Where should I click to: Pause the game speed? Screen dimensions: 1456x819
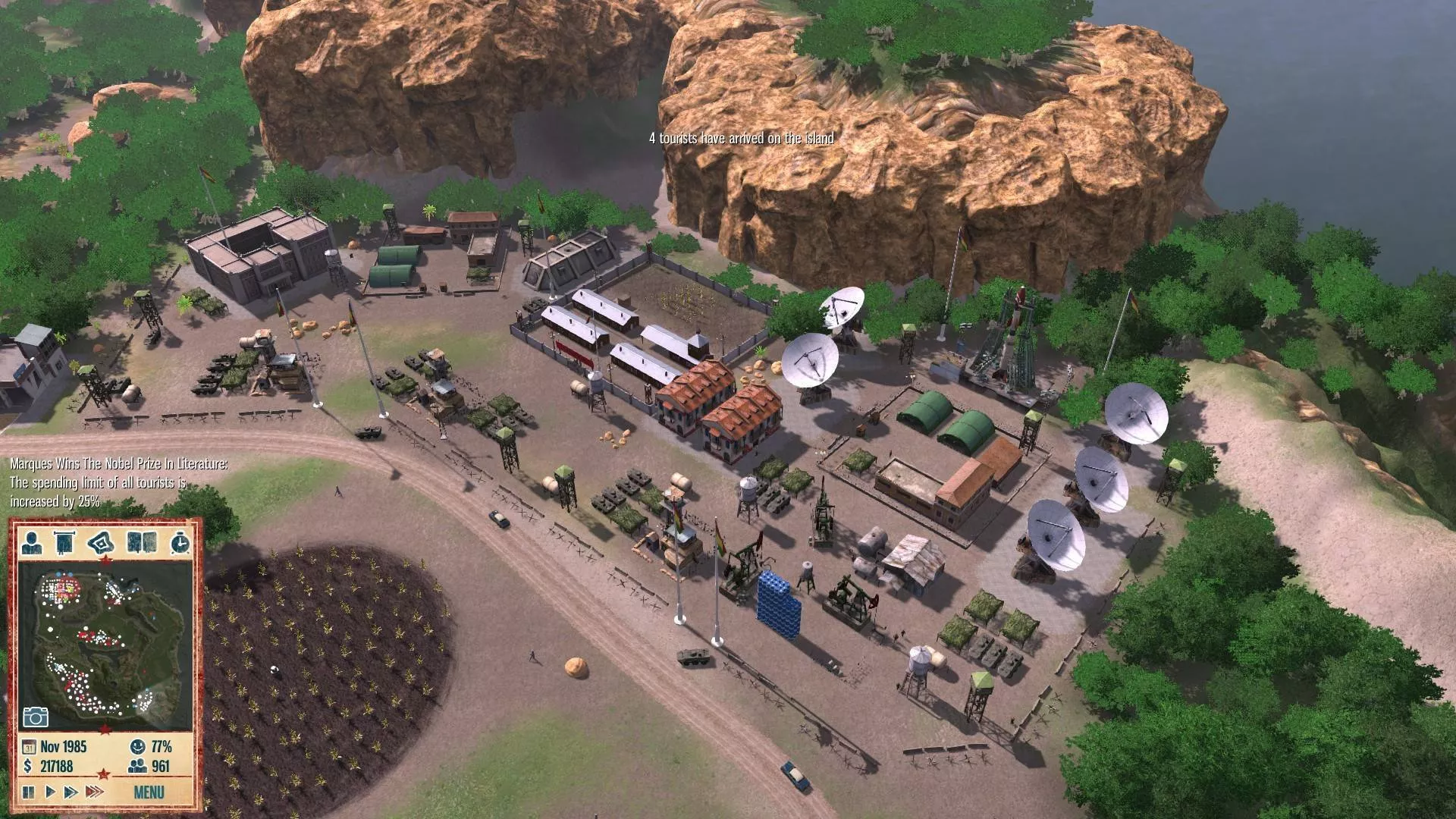click(x=29, y=792)
